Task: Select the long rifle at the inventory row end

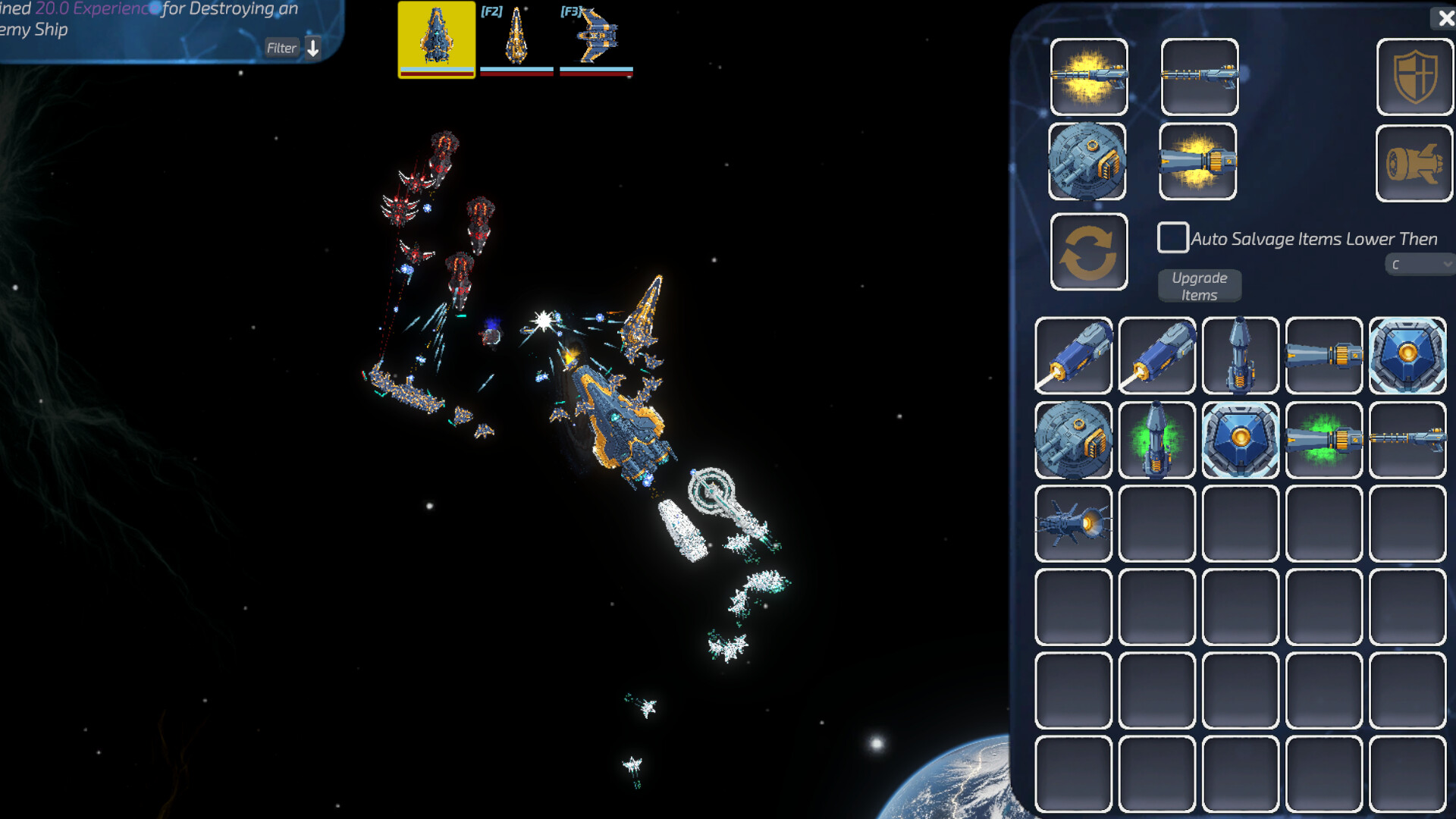Action: coord(1407,440)
